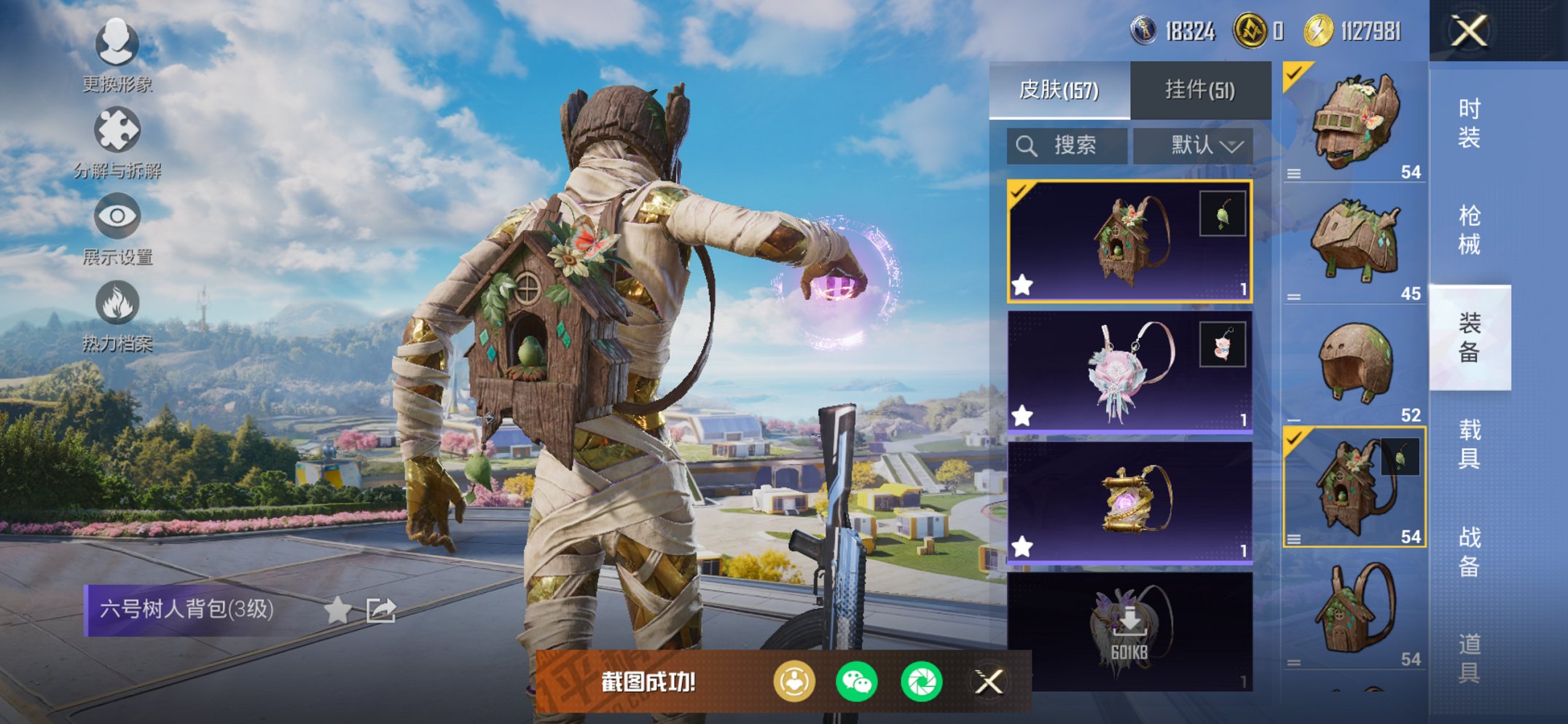Select the flower-decorated tree helmet slot

[1355, 122]
